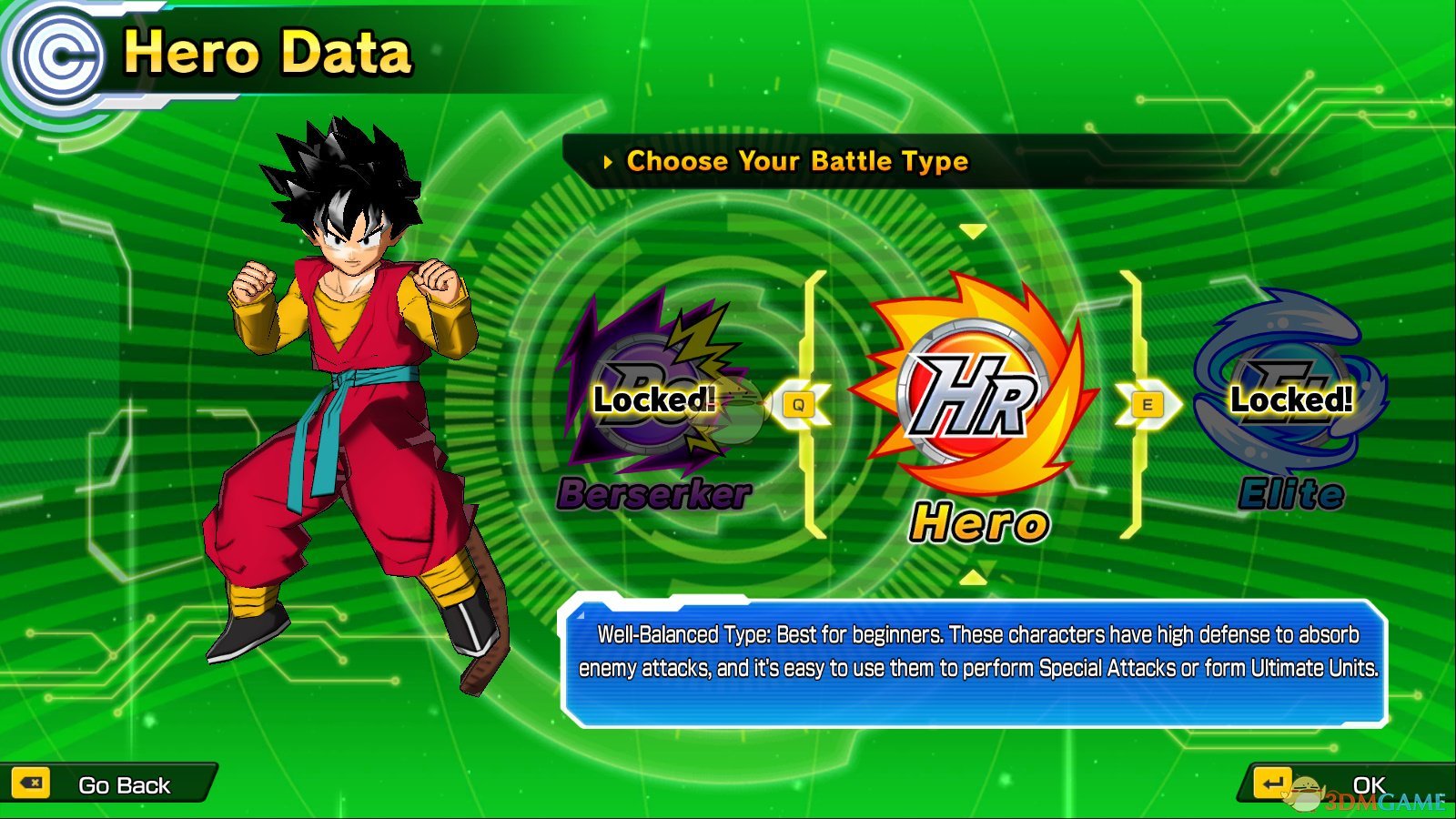This screenshot has height=819, width=1456.
Task: Click the right arrow toward Elite
Action: tap(1147, 405)
